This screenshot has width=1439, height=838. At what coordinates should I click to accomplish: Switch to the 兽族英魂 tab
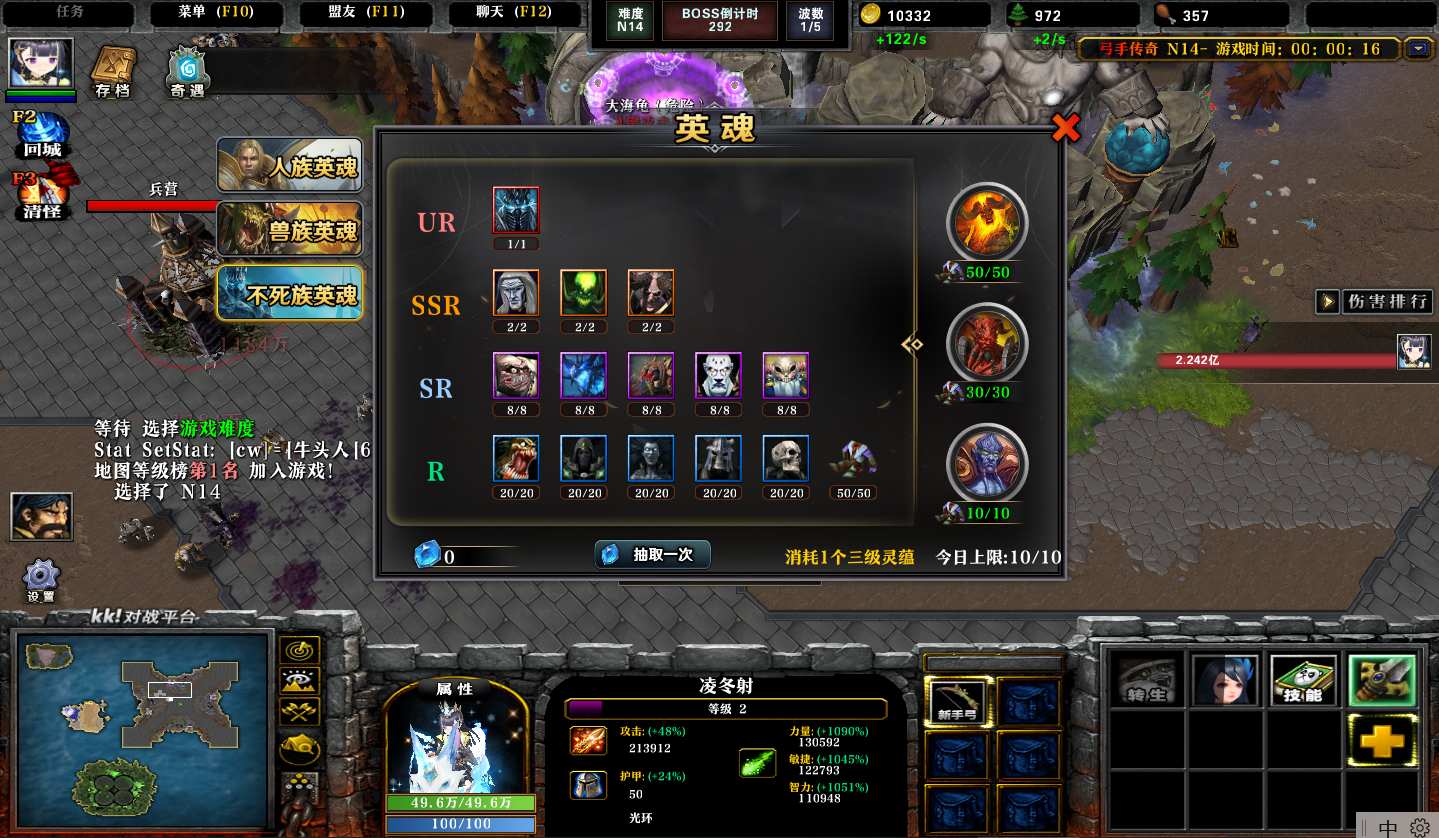[290, 230]
